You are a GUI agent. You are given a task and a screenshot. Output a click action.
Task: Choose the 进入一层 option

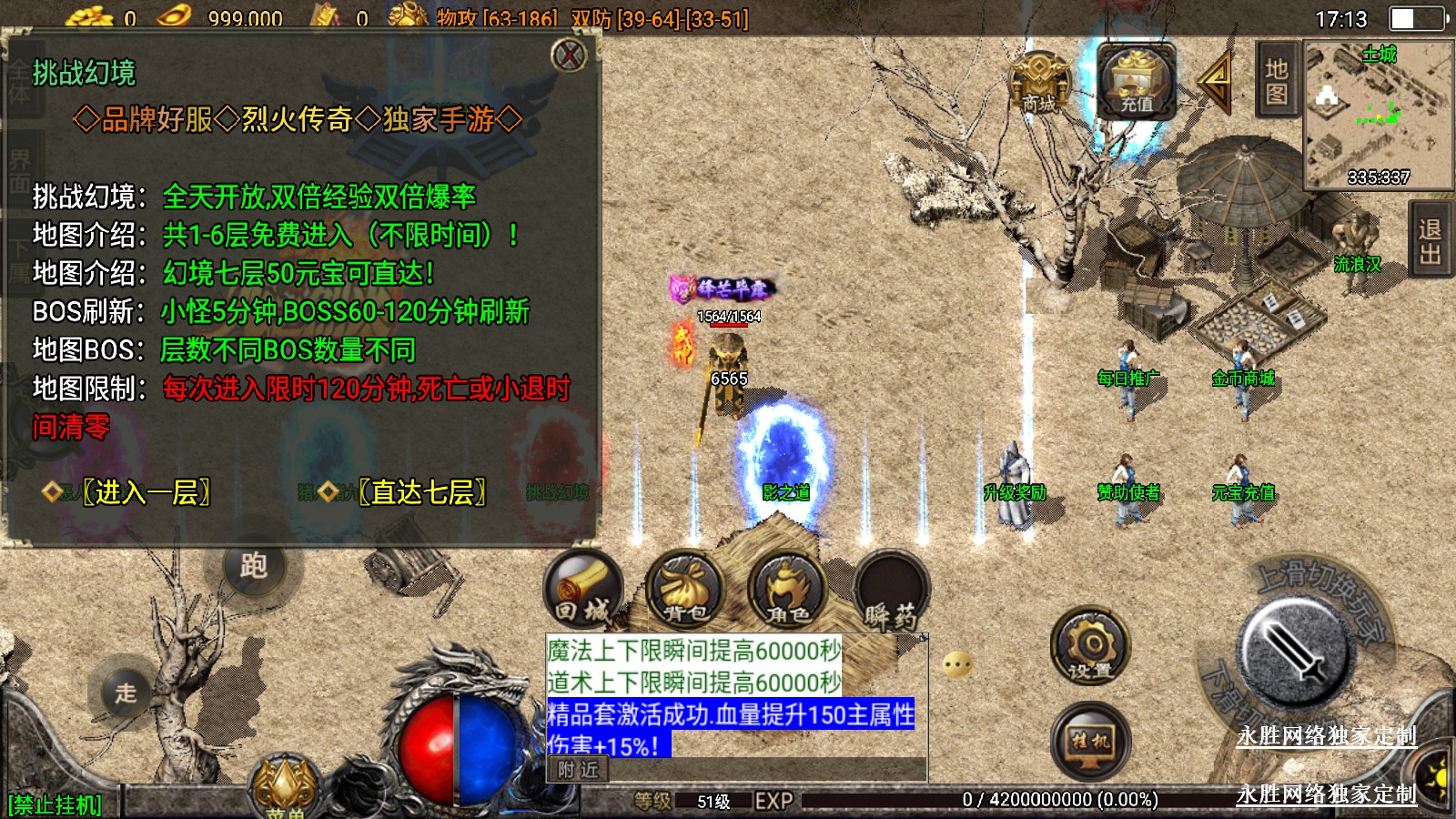[147, 492]
